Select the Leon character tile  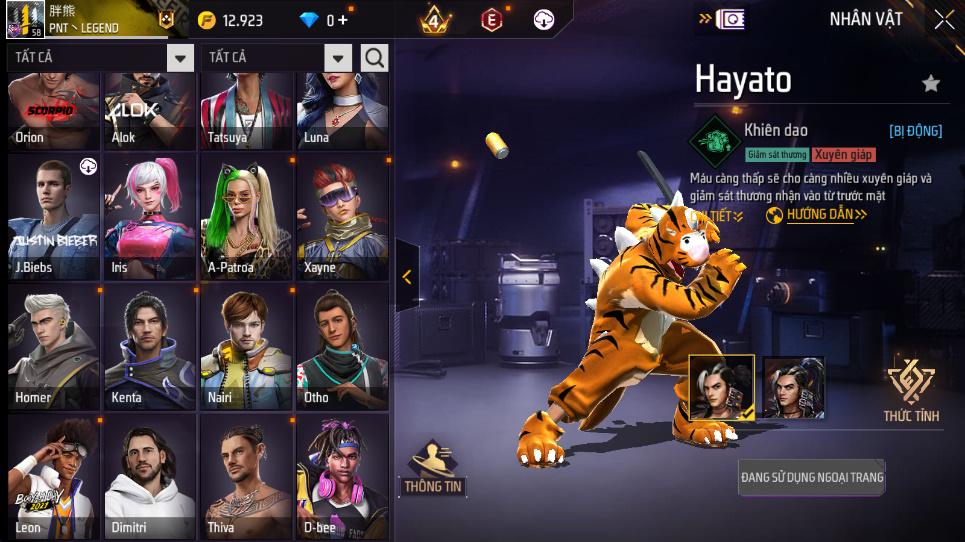[x=54, y=476]
